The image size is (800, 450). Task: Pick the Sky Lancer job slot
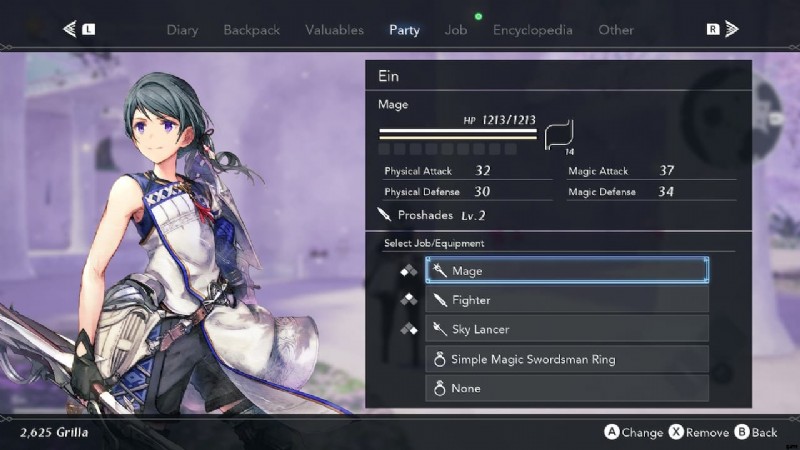click(x=567, y=329)
